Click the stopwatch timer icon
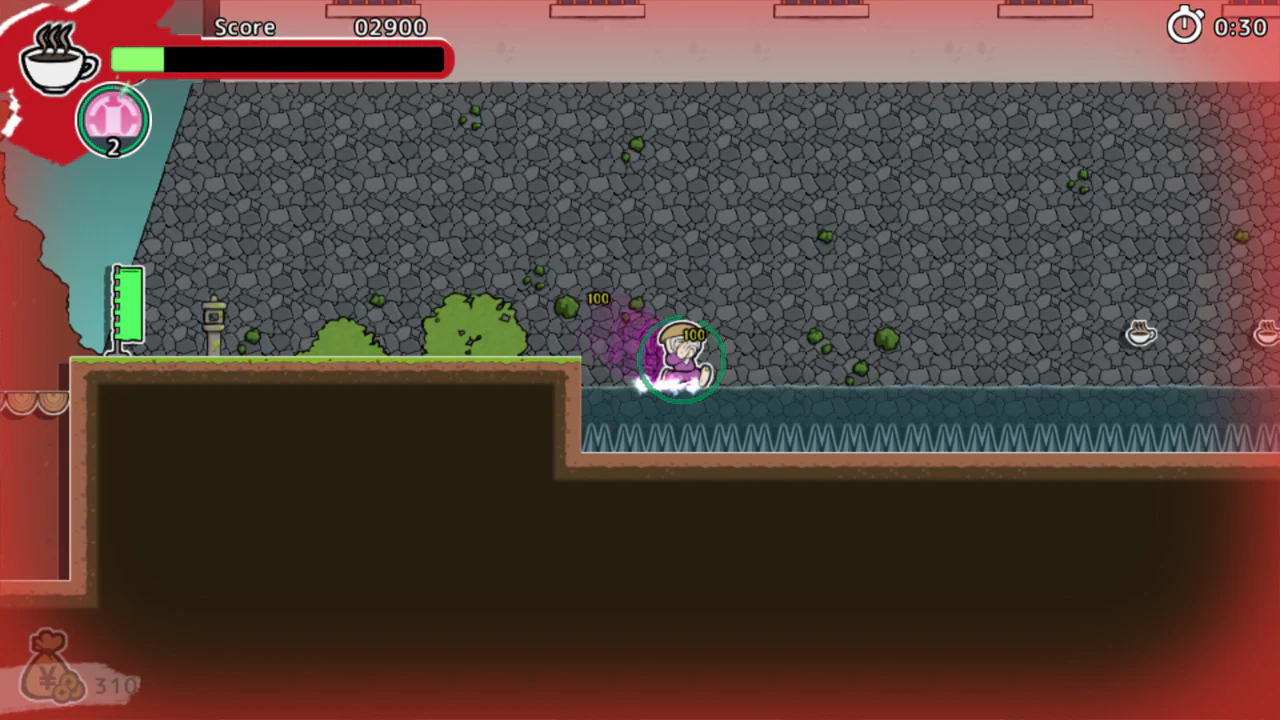 [1186, 27]
